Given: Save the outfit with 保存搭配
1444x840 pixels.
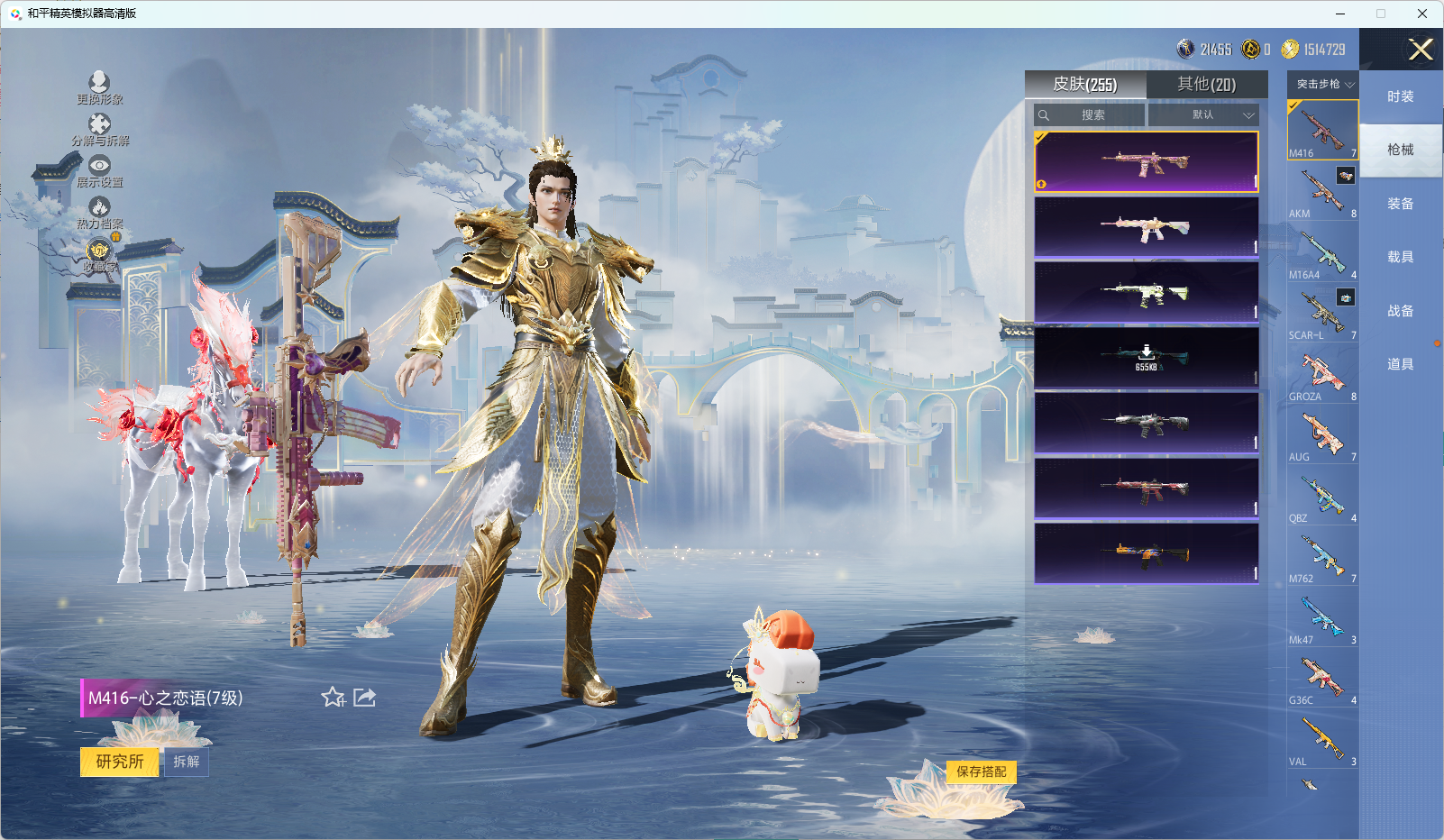Looking at the screenshot, I should pyautogui.click(x=981, y=772).
